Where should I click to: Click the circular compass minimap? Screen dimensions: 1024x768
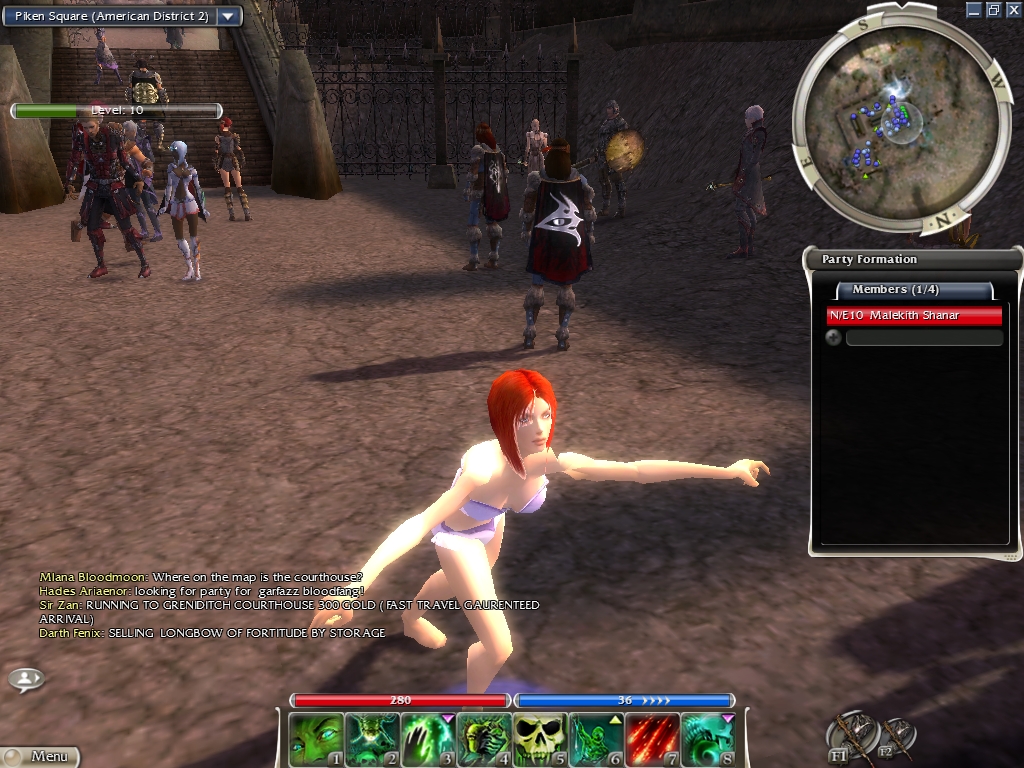pos(897,123)
